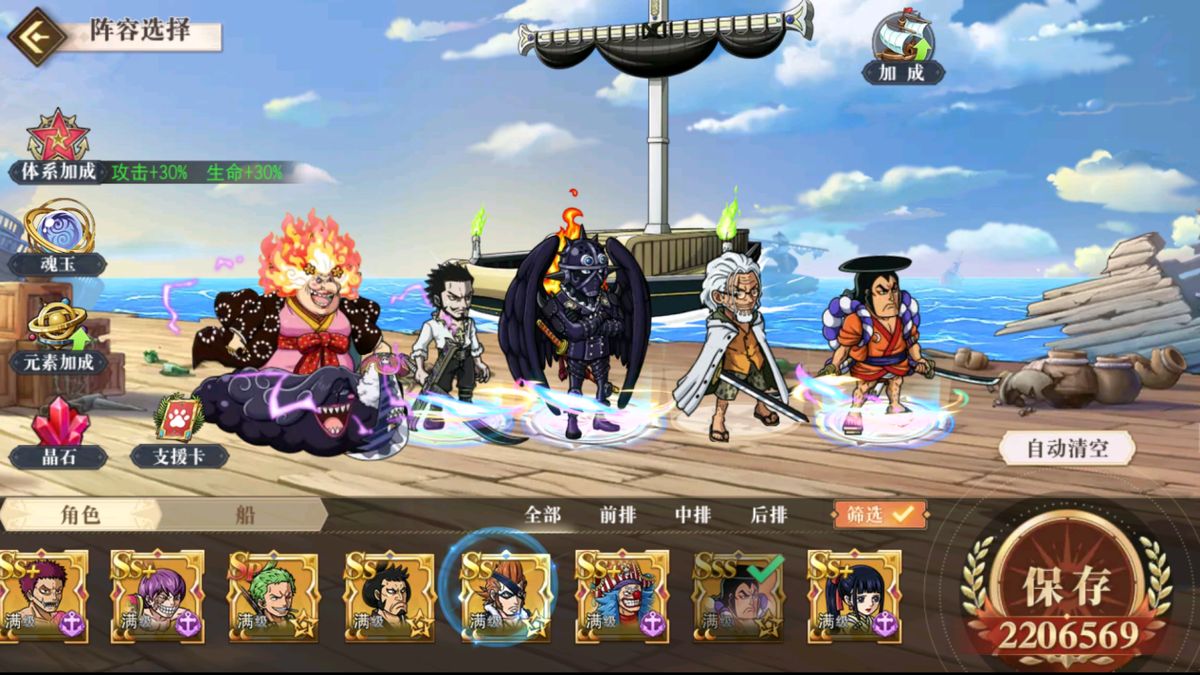Select the black-haired woman character card
The width and height of the screenshot is (1200, 675).
click(x=854, y=596)
